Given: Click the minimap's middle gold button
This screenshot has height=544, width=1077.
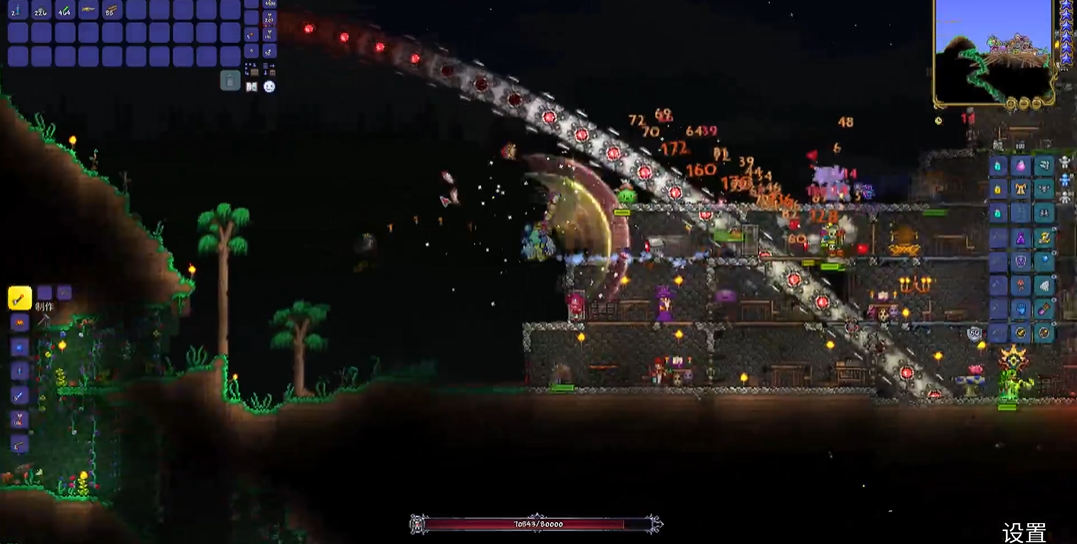Looking at the screenshot, I should [1026, 103].
